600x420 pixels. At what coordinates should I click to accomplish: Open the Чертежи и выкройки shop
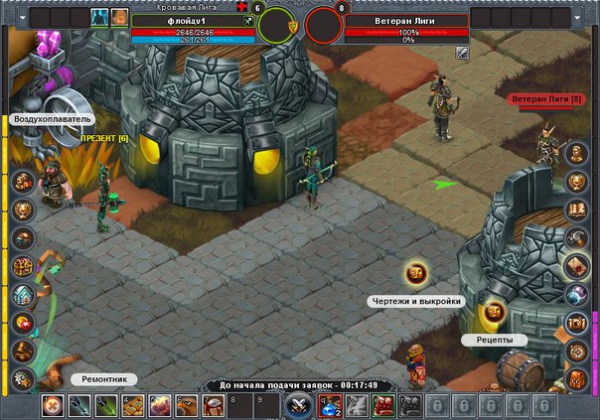(417, 274)
